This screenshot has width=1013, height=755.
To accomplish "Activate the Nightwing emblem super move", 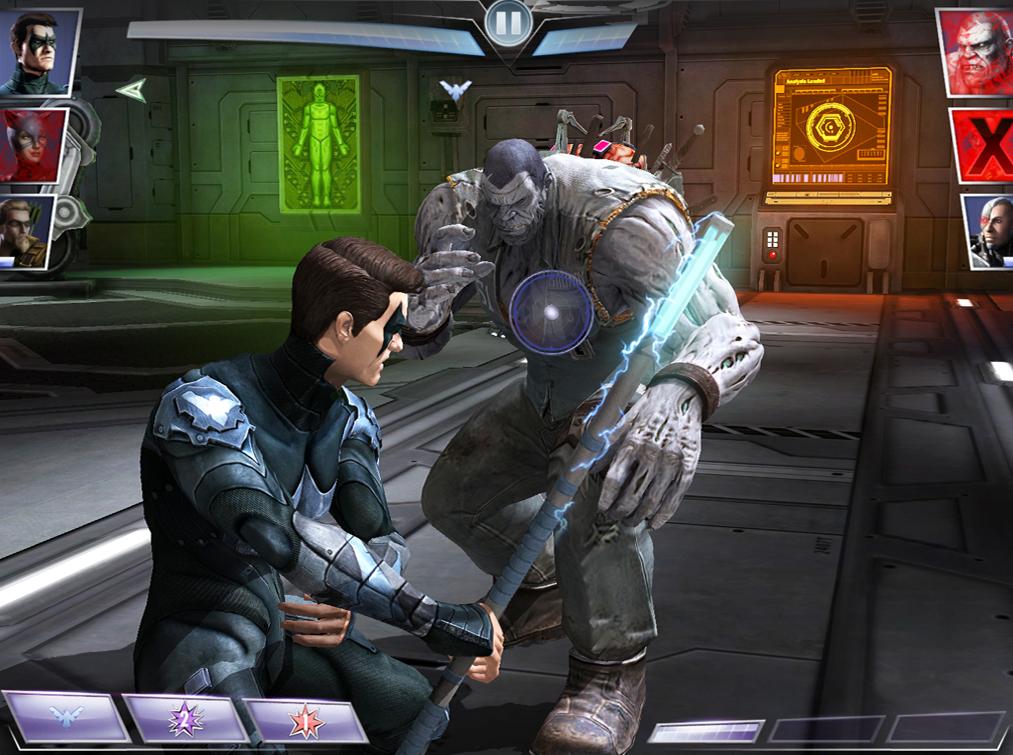I will coord(65,718).
